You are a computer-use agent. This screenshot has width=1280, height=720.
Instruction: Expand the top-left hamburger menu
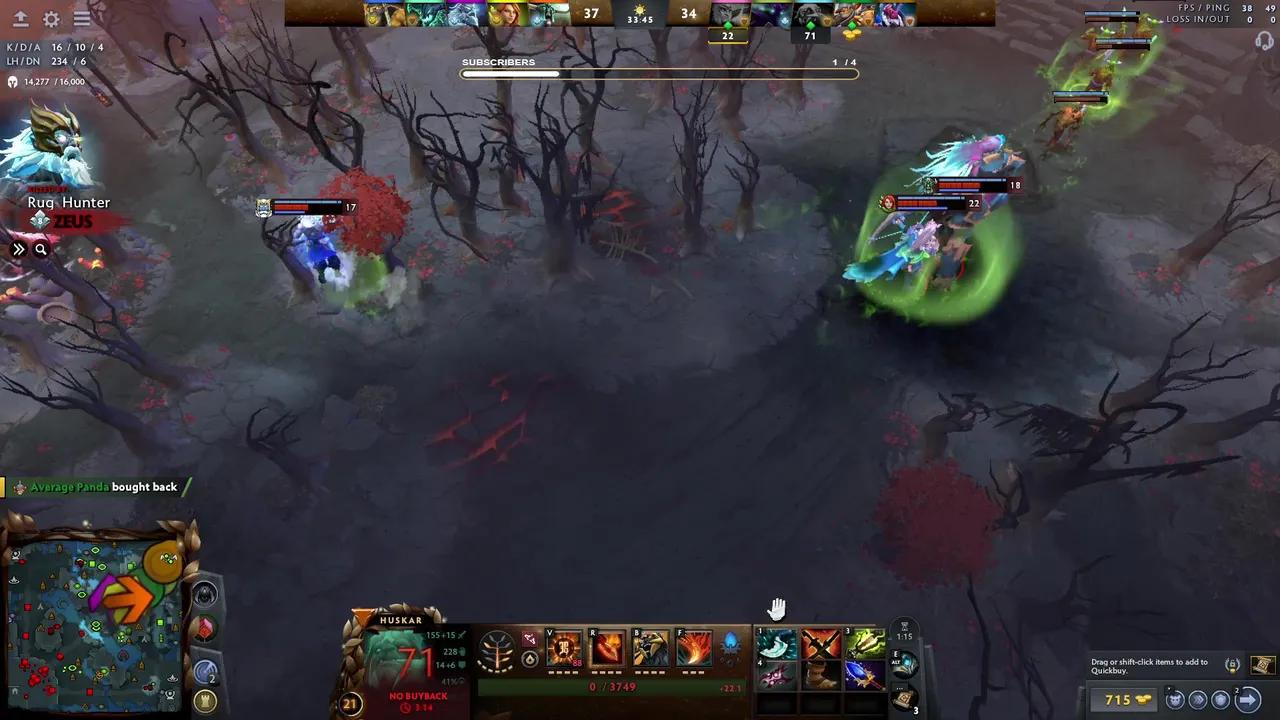[x=82, y=17]
